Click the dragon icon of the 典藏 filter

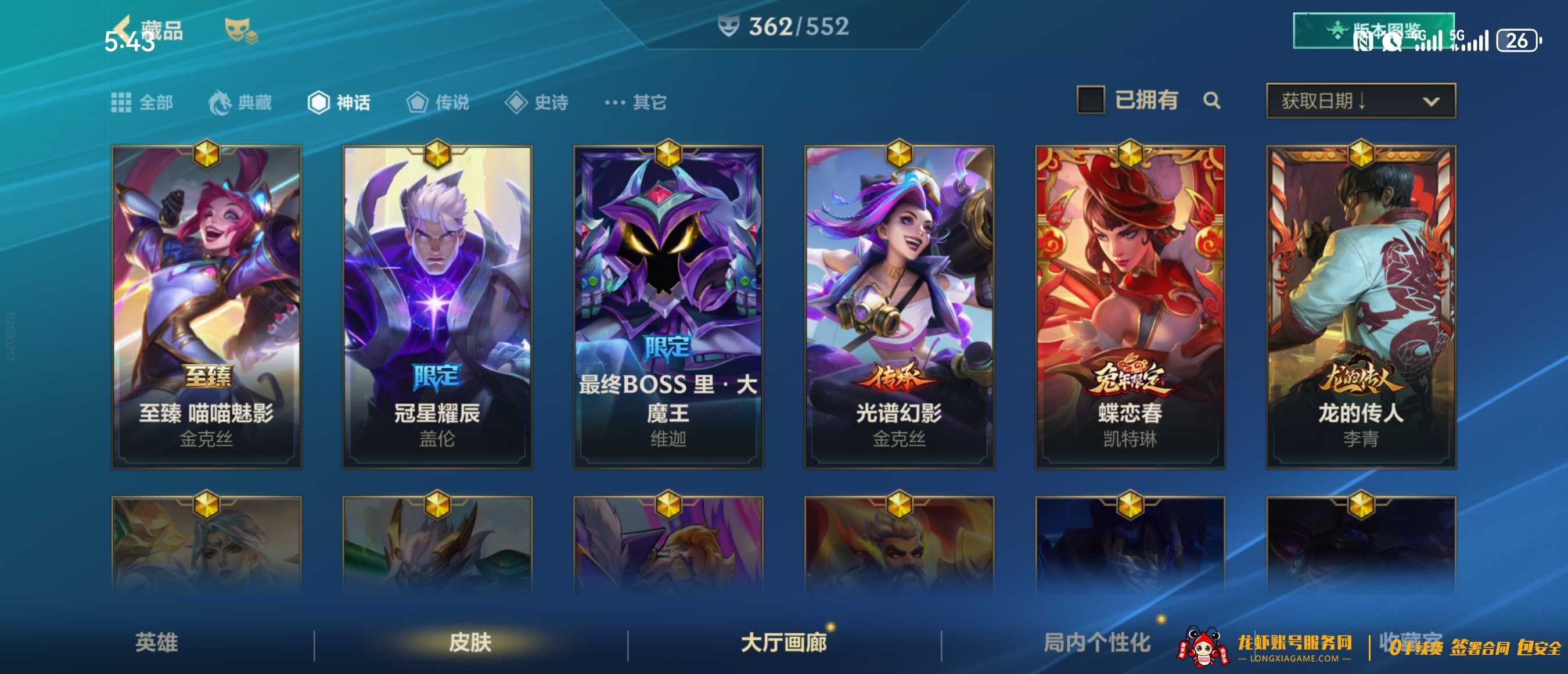pos(223,102)
